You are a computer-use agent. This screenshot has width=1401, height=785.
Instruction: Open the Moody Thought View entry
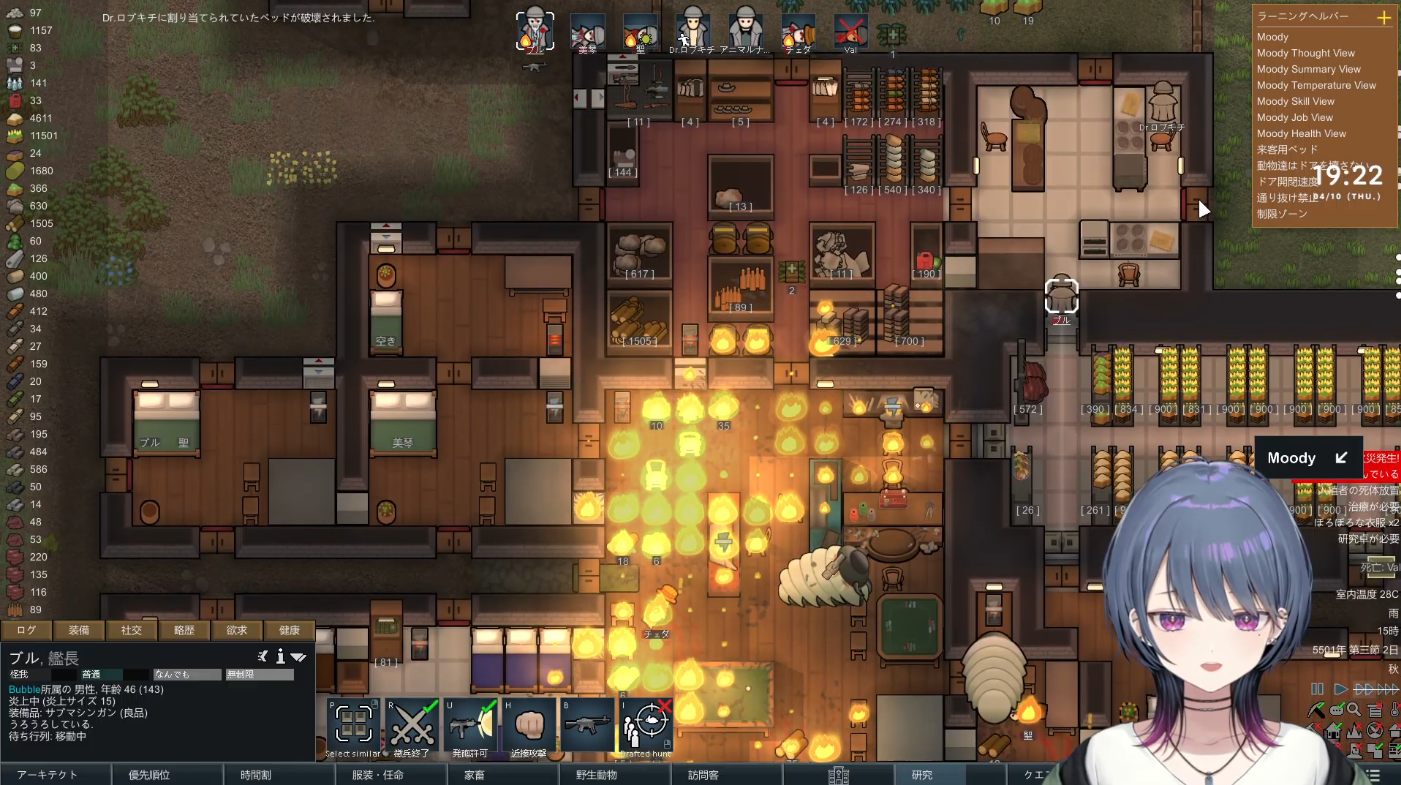[x=1305, y=54]
